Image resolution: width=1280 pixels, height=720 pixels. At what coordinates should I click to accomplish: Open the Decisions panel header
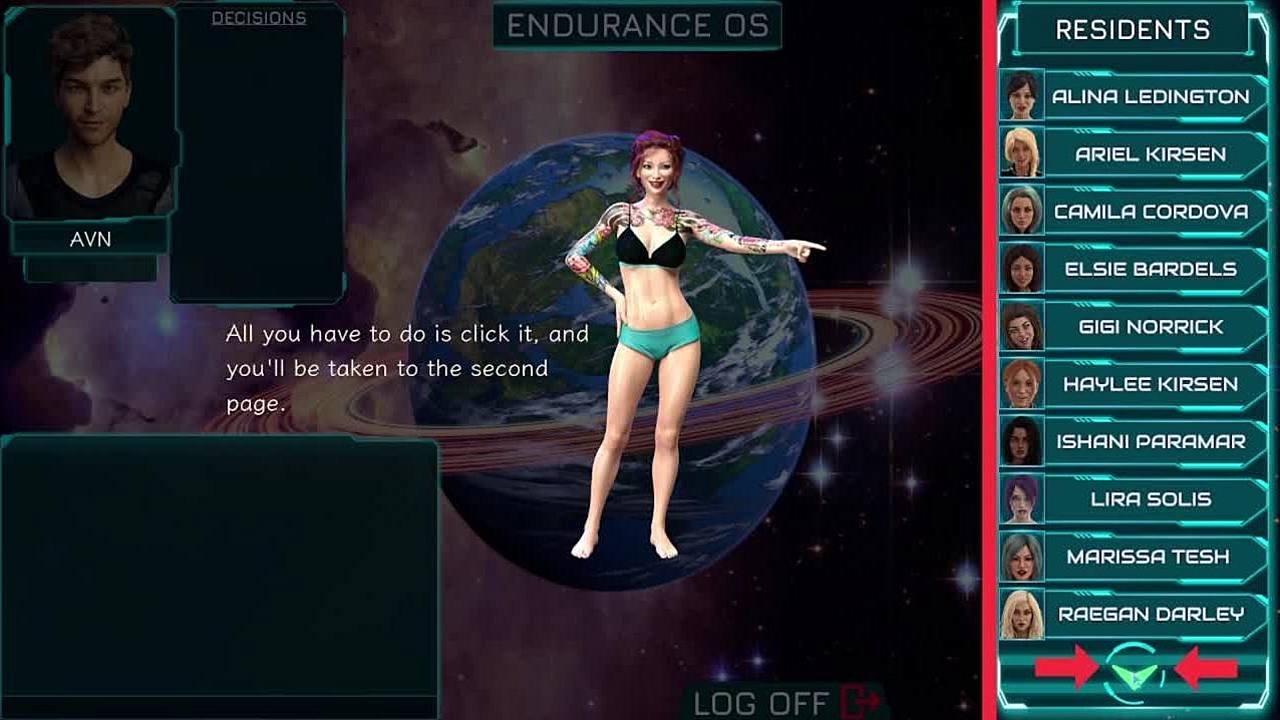[259, 18]
